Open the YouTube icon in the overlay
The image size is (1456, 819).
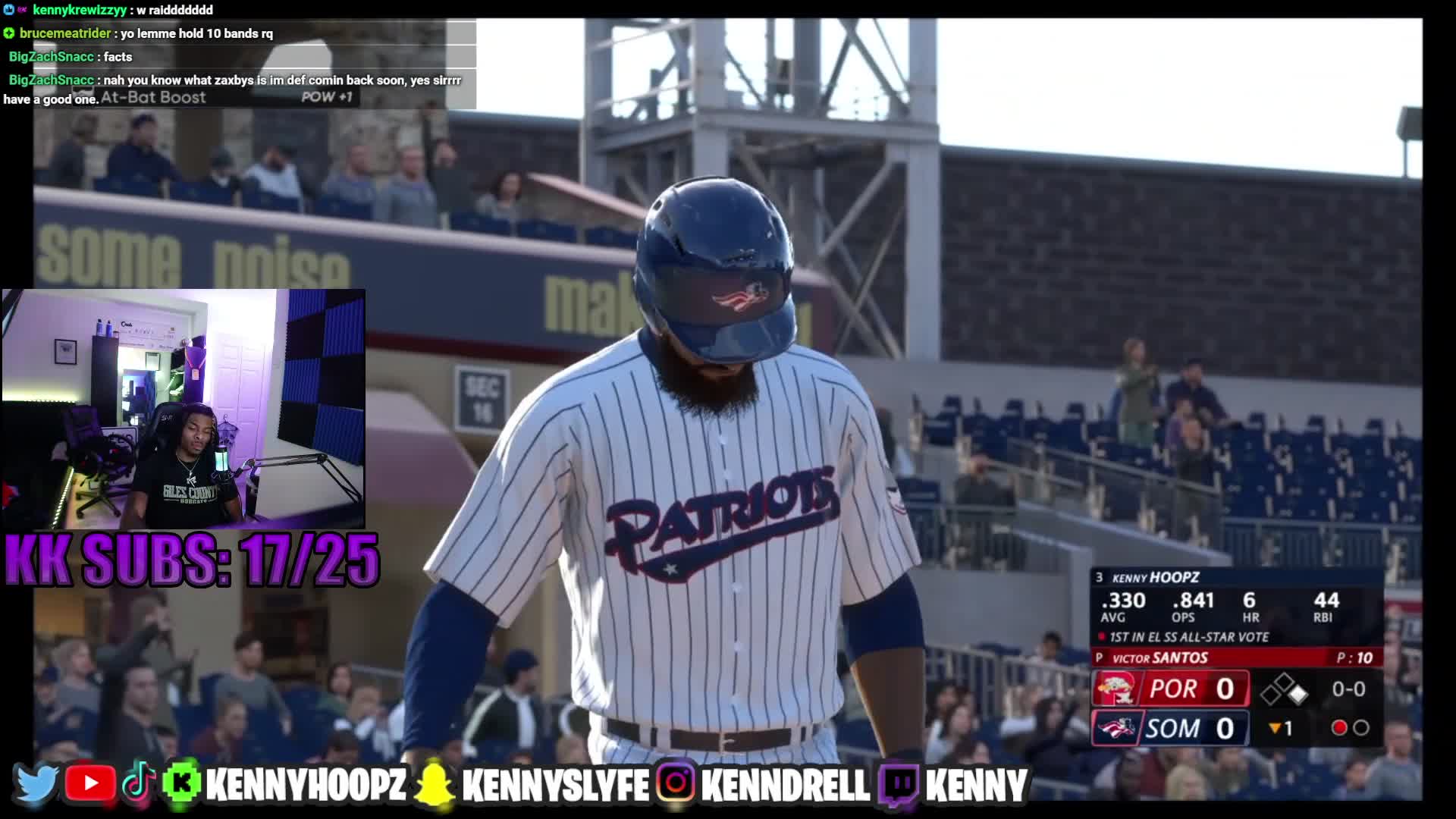pos(89,784)
